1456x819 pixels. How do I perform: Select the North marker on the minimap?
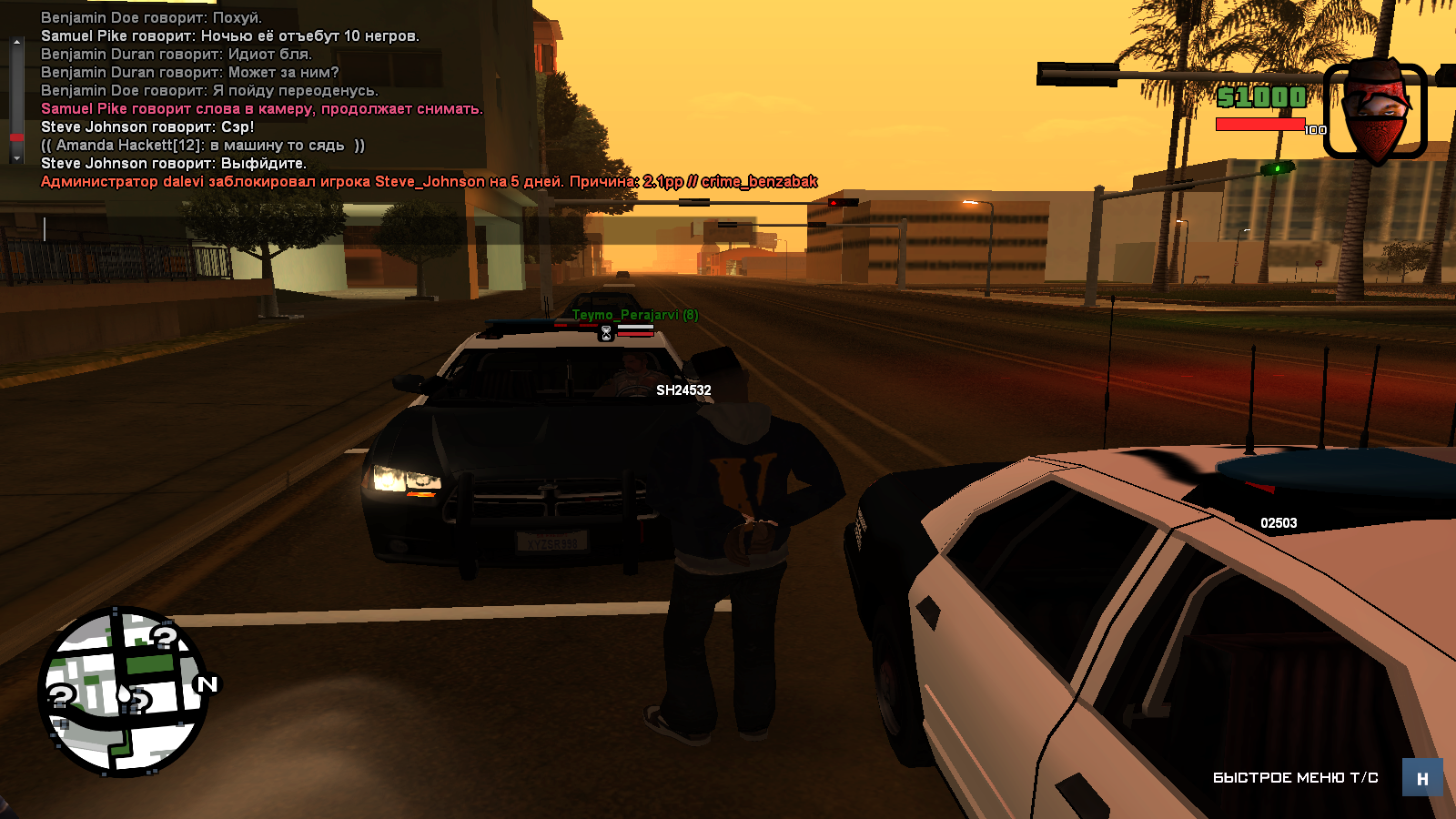207,684
